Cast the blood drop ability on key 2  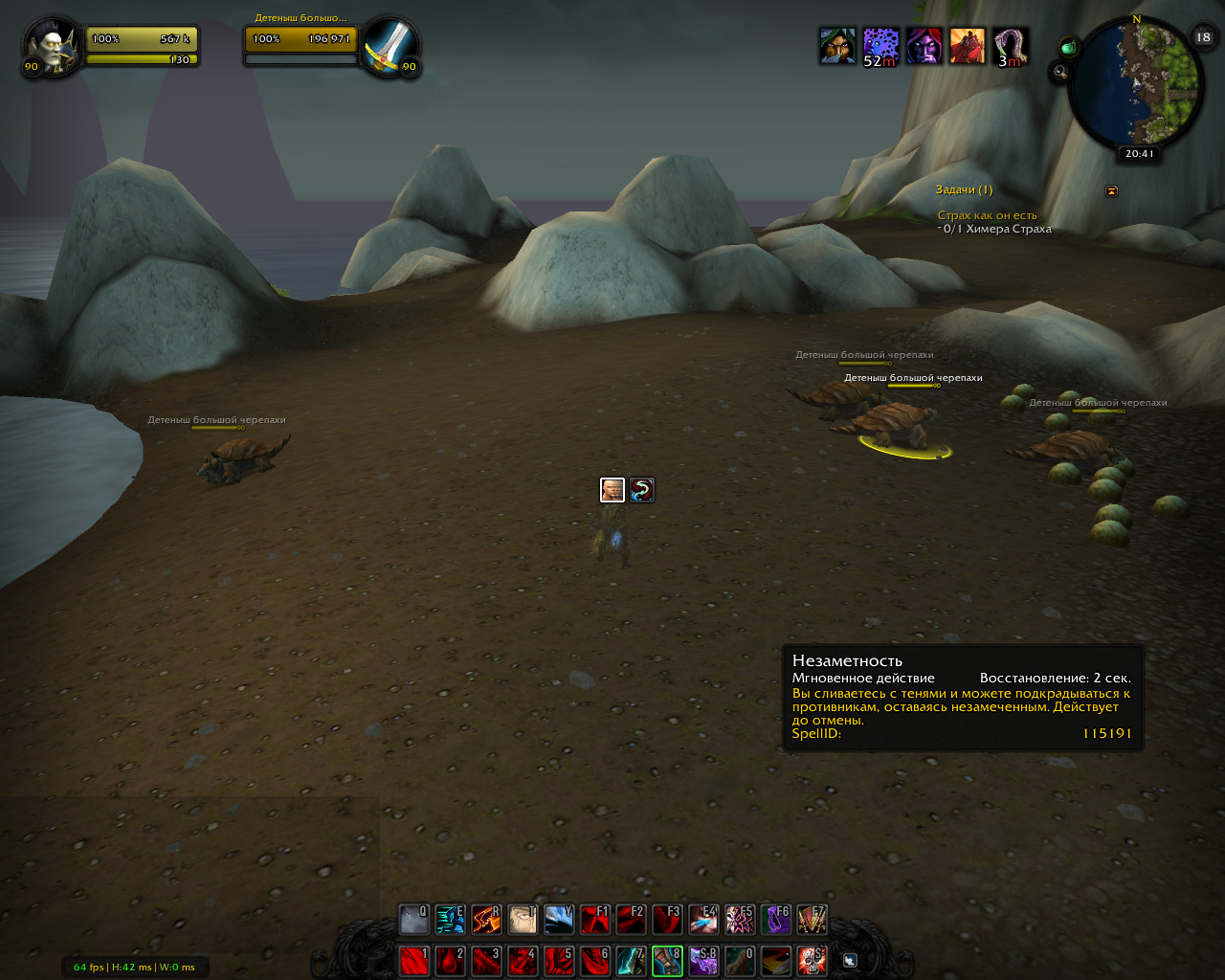tap(450, 960)
